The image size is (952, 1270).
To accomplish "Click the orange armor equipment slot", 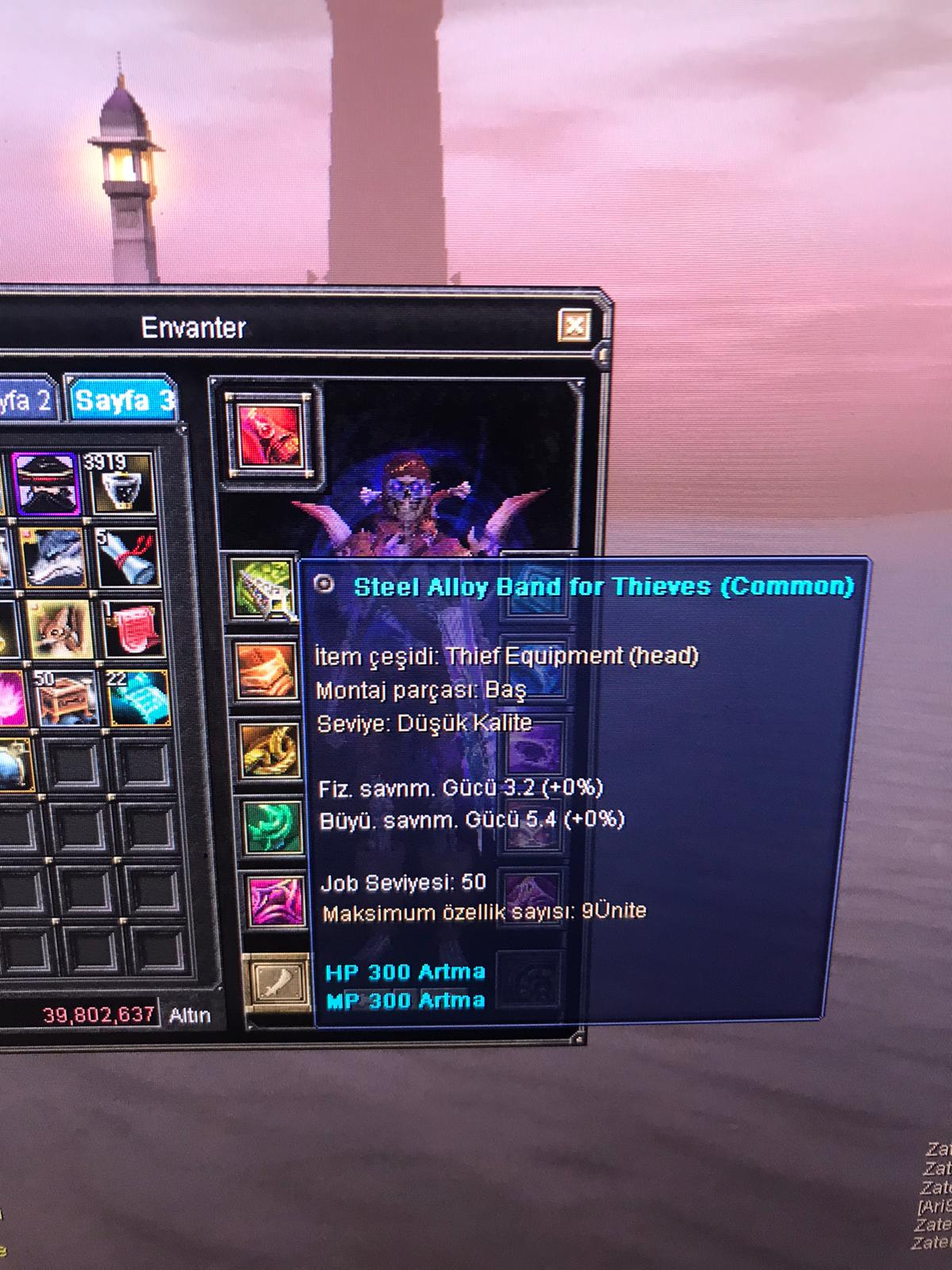I will 267,672.
